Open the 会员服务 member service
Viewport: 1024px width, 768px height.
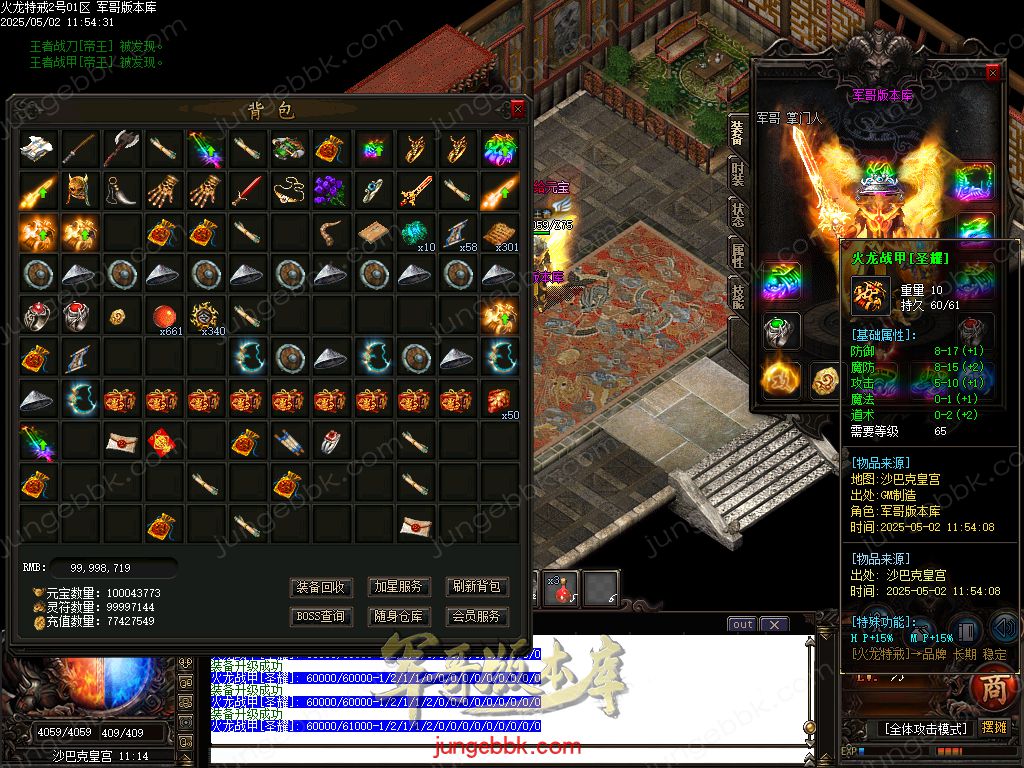tap(476, 617)
